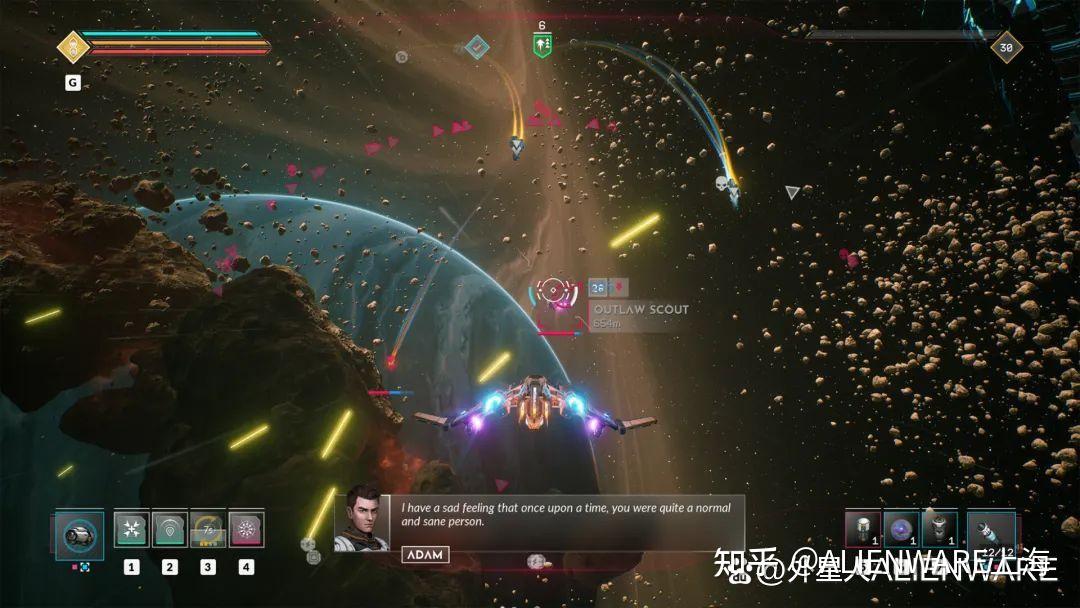Click the level 30 diamond badge

tap(1006, 46)
